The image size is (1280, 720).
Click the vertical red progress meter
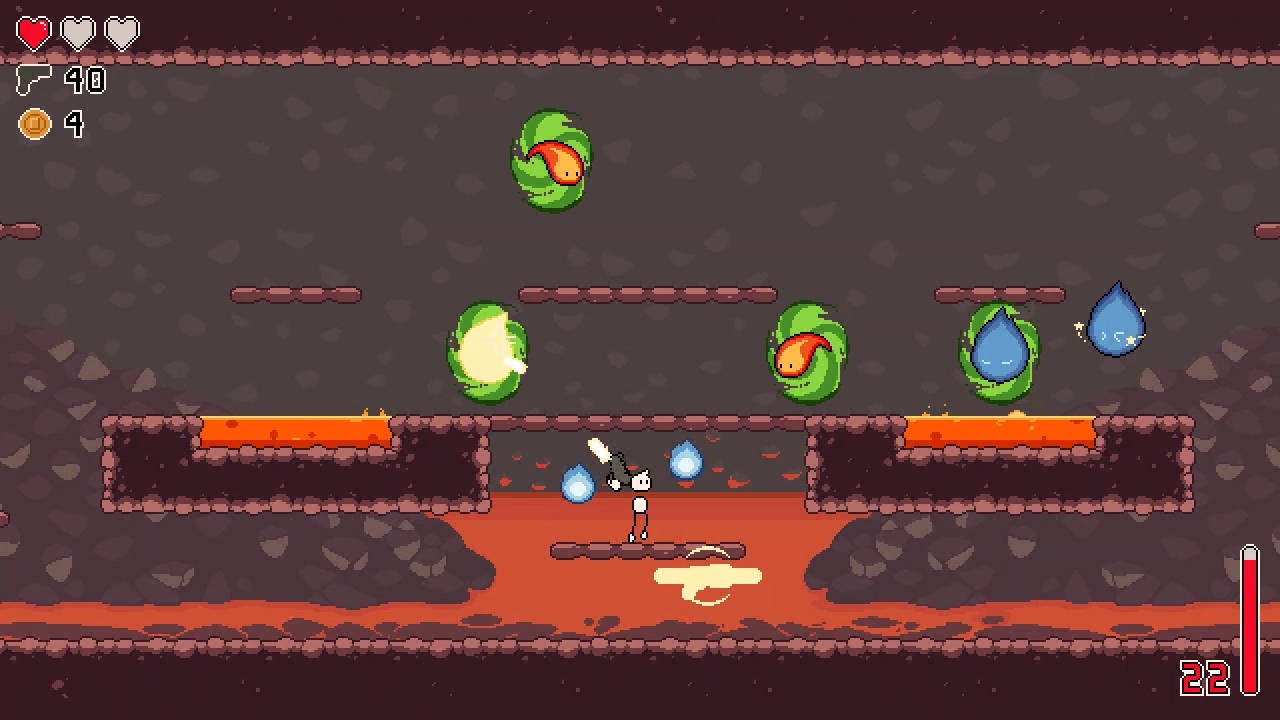(x=1246, y=620)
